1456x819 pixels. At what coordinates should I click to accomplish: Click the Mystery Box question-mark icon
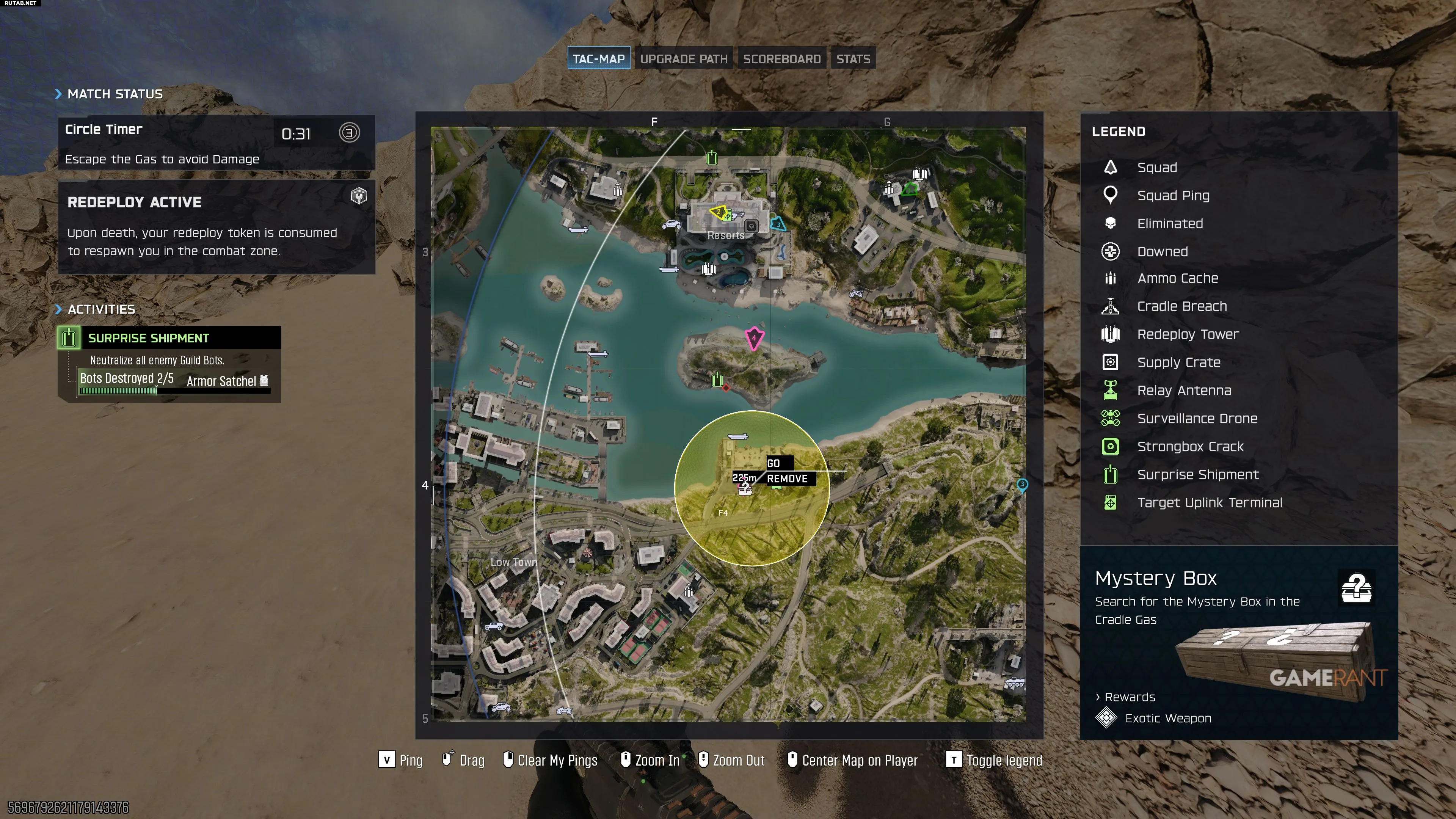[x=1356, y=588]
